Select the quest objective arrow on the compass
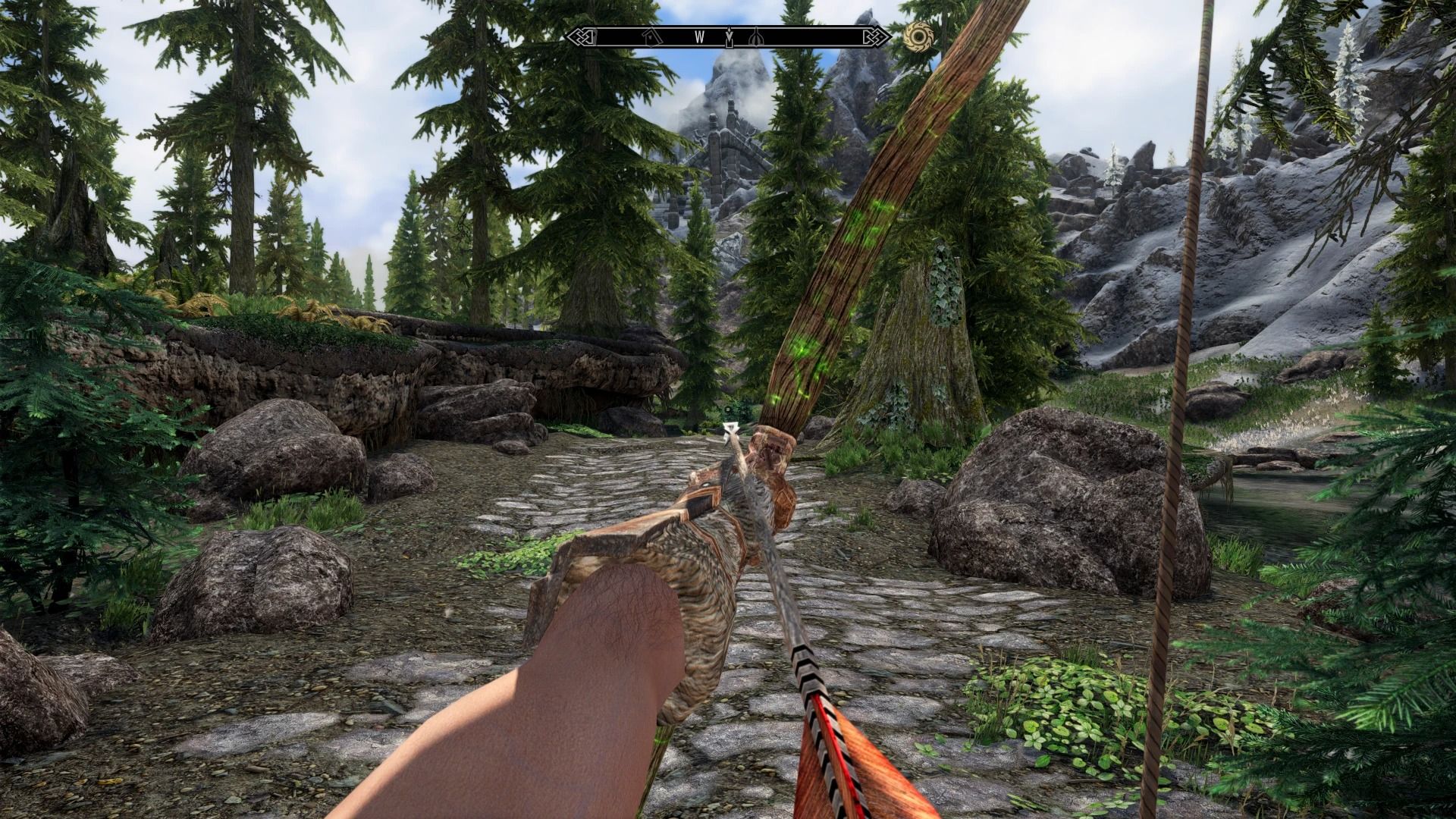The width and height of the screenshot is (1456, 819). [x=730, y=36]
